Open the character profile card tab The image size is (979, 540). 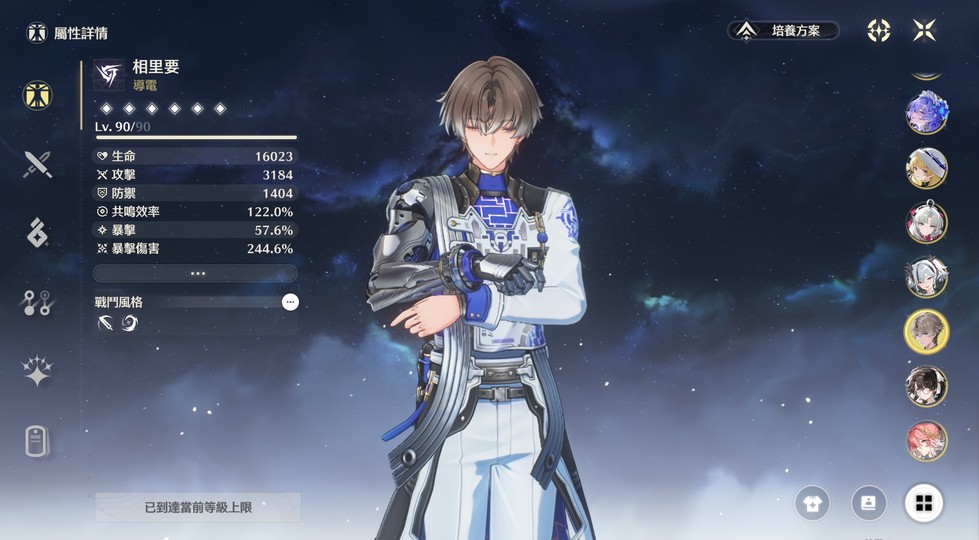pyautogui.click(x=38, y=441)
